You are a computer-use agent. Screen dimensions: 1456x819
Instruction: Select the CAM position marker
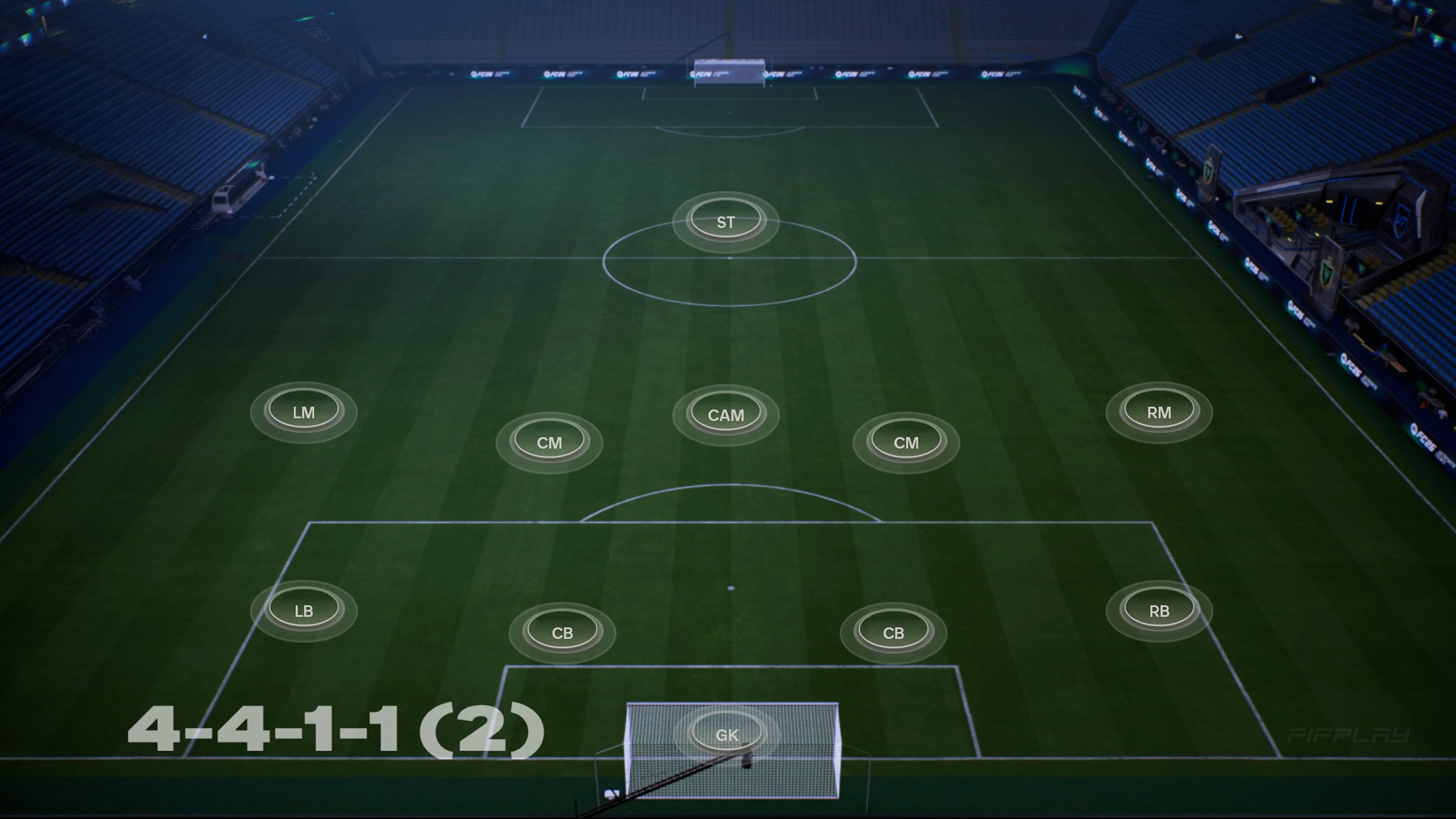727,414
